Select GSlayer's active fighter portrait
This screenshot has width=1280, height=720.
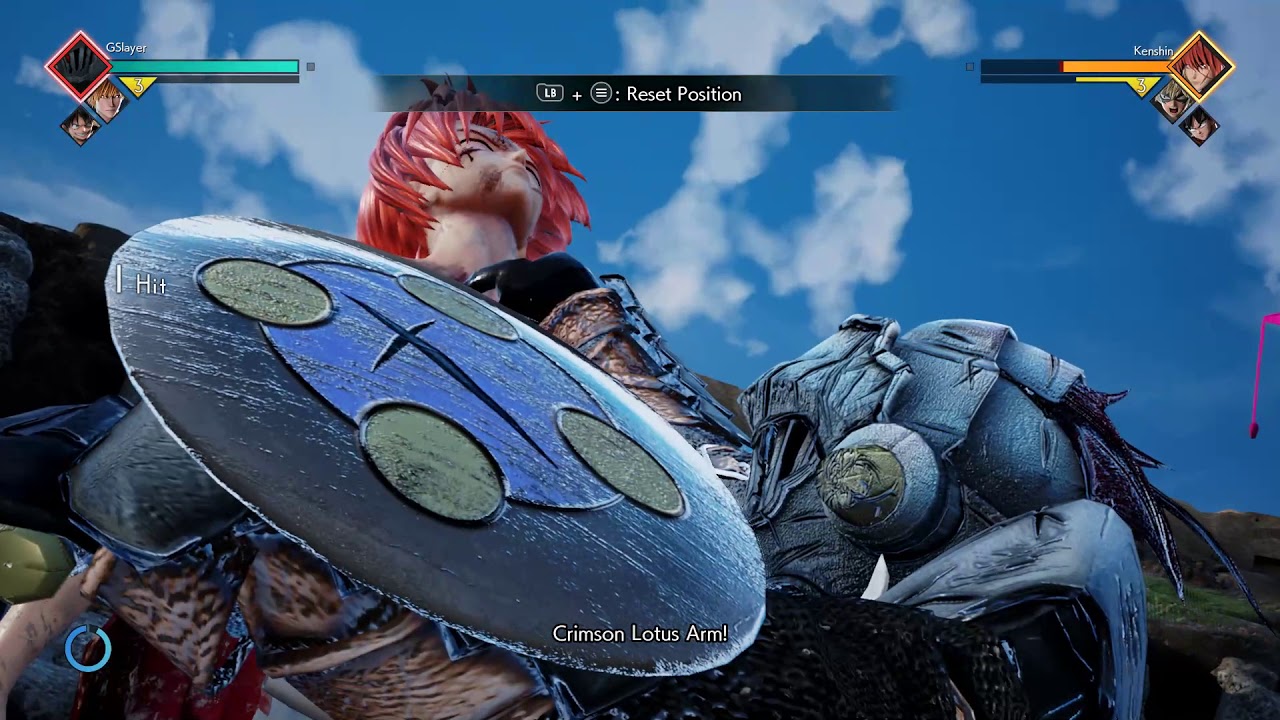point(77,66)
